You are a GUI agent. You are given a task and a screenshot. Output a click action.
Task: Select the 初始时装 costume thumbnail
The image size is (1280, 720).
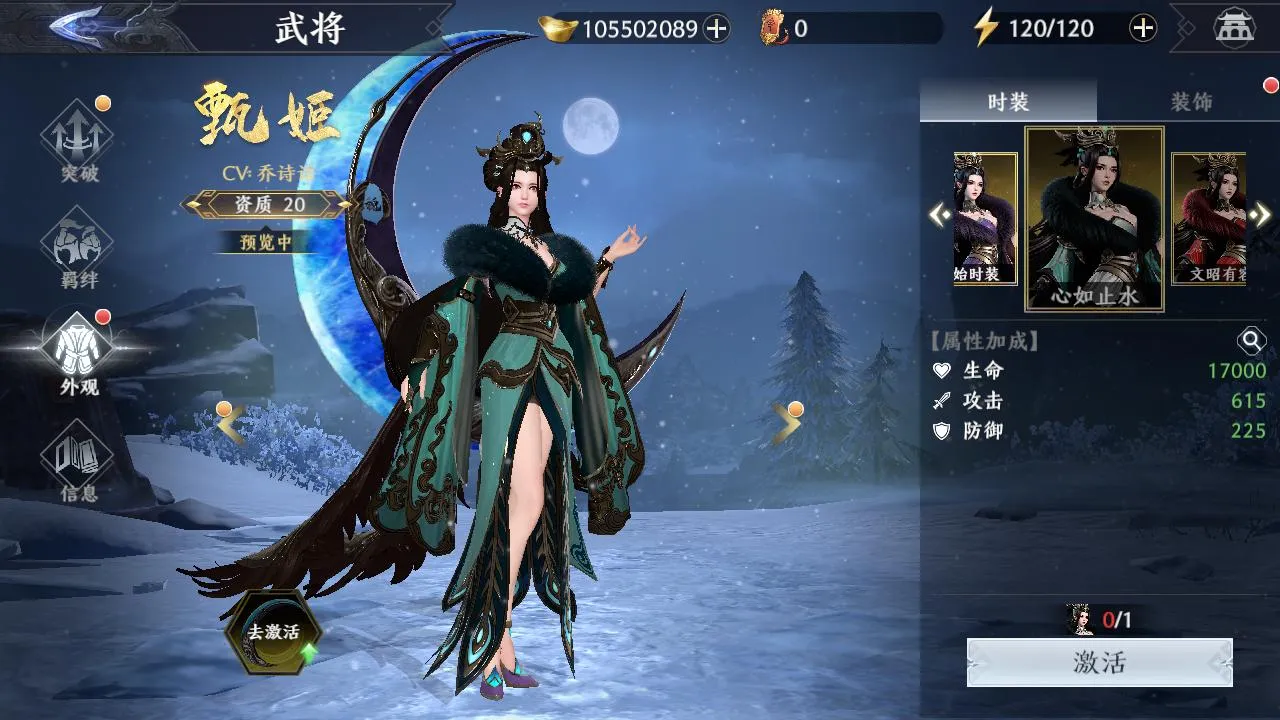click(x=985, y=218)
